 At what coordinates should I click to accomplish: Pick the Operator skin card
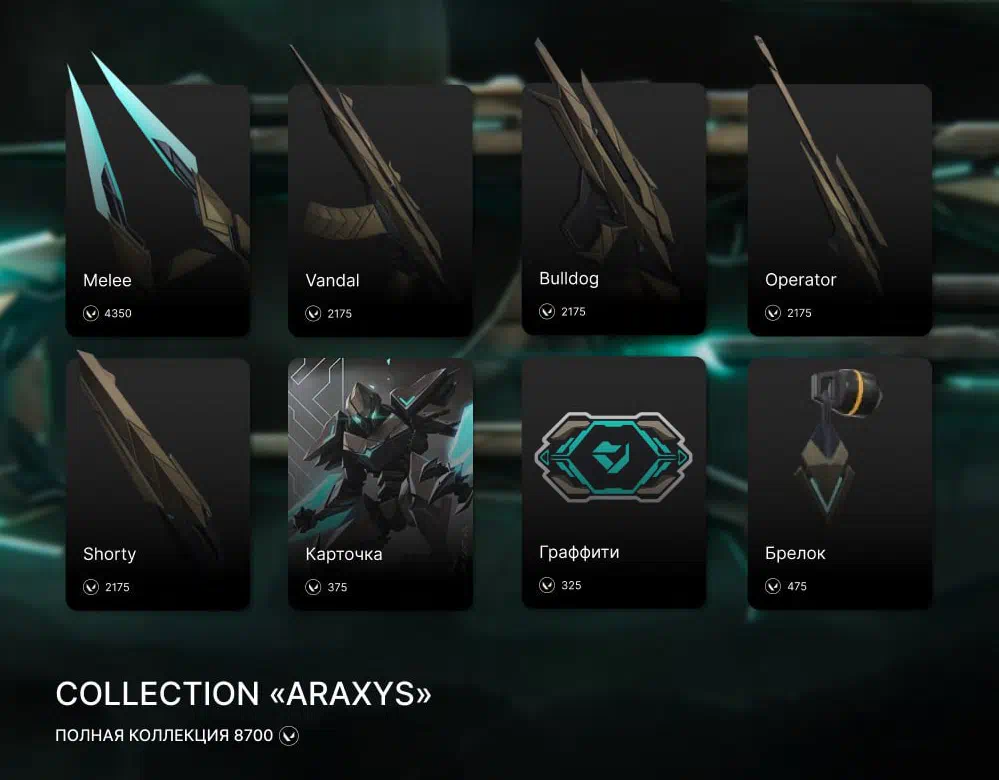click(x=839, y=210)
